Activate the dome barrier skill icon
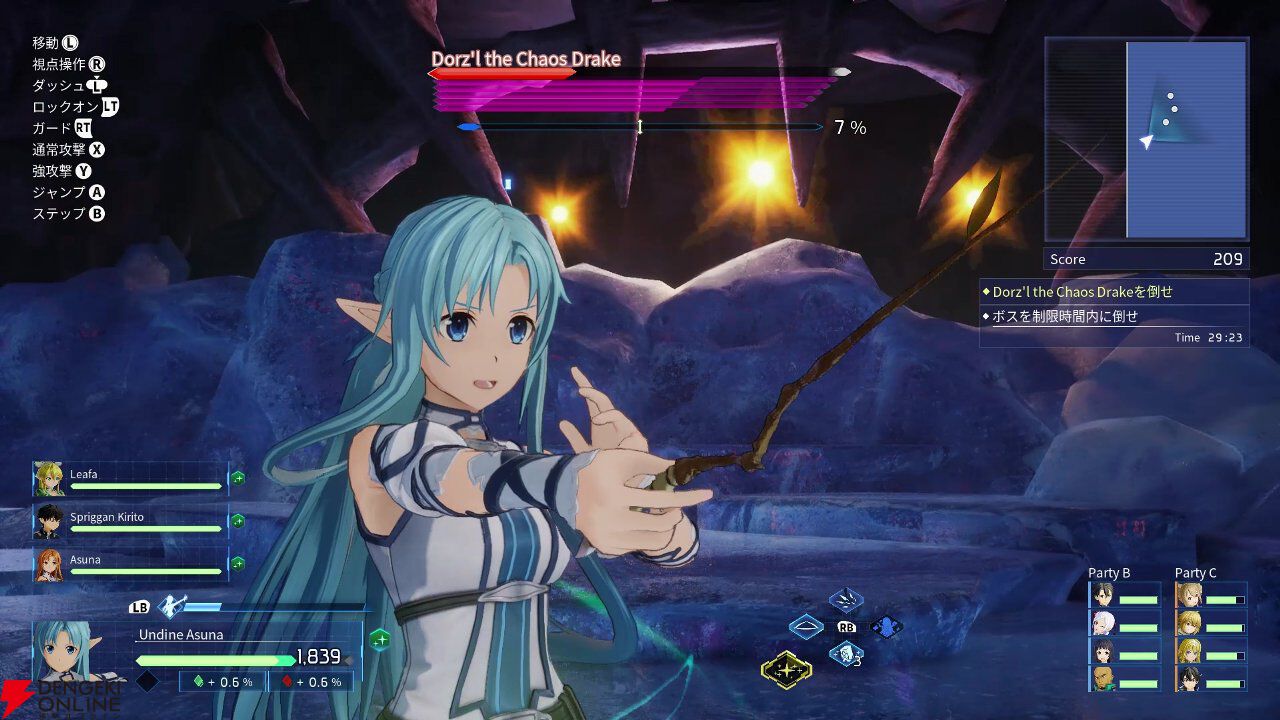This screenshot has width=1280, height=720. (x=806, y=628)
